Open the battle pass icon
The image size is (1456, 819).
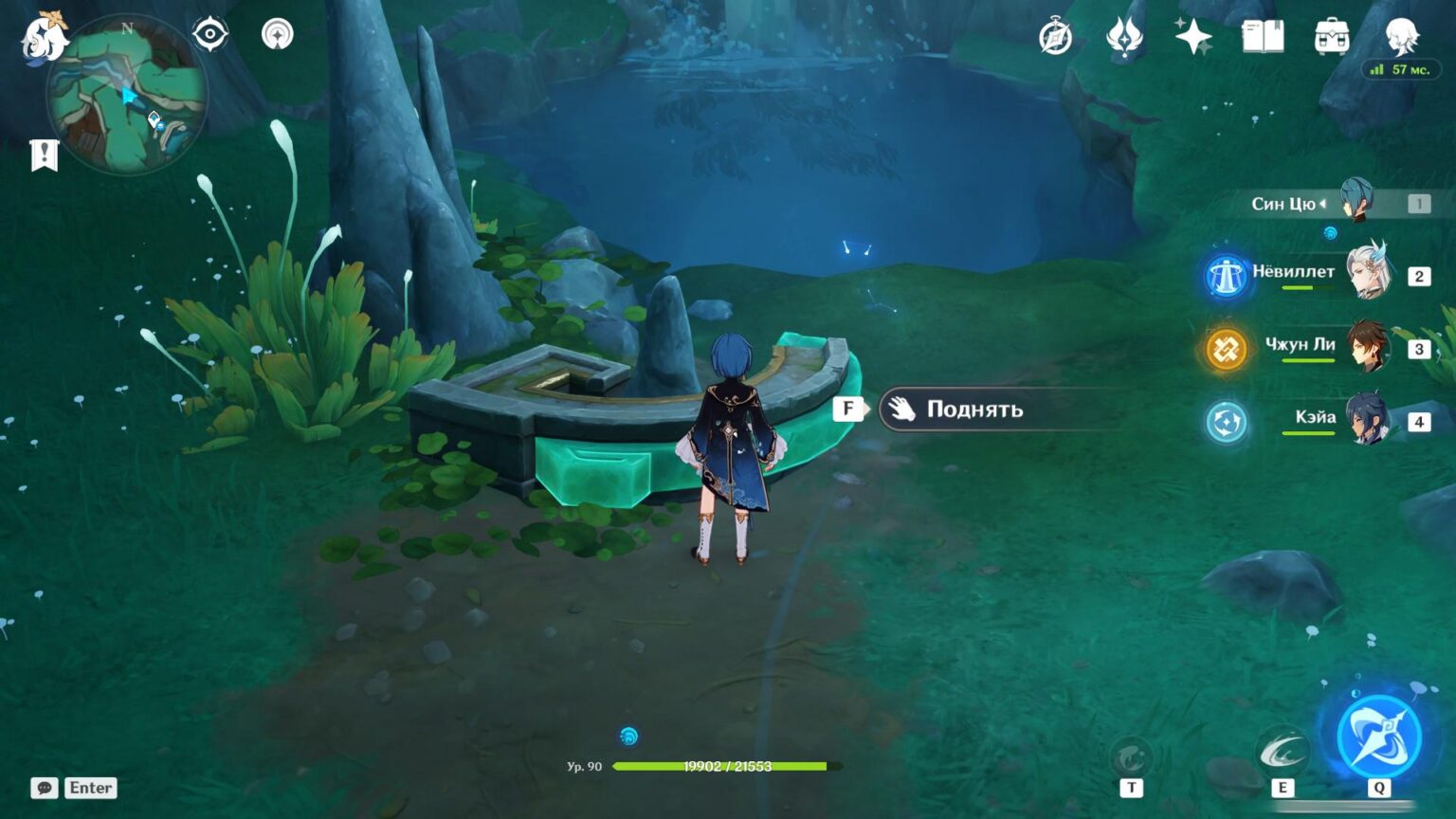(1124, 38)
